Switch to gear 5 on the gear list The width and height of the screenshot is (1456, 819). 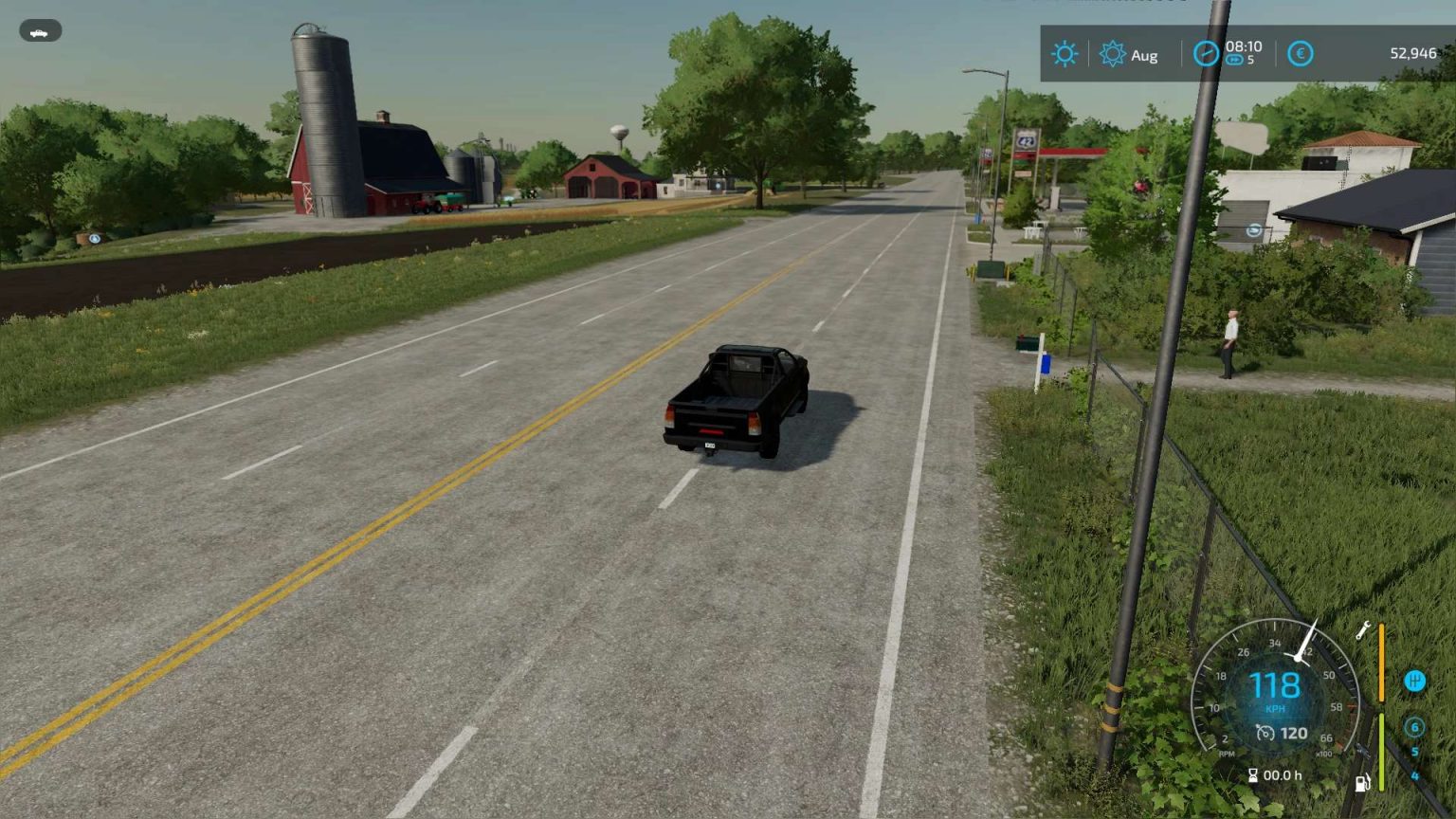[1414, 751]
